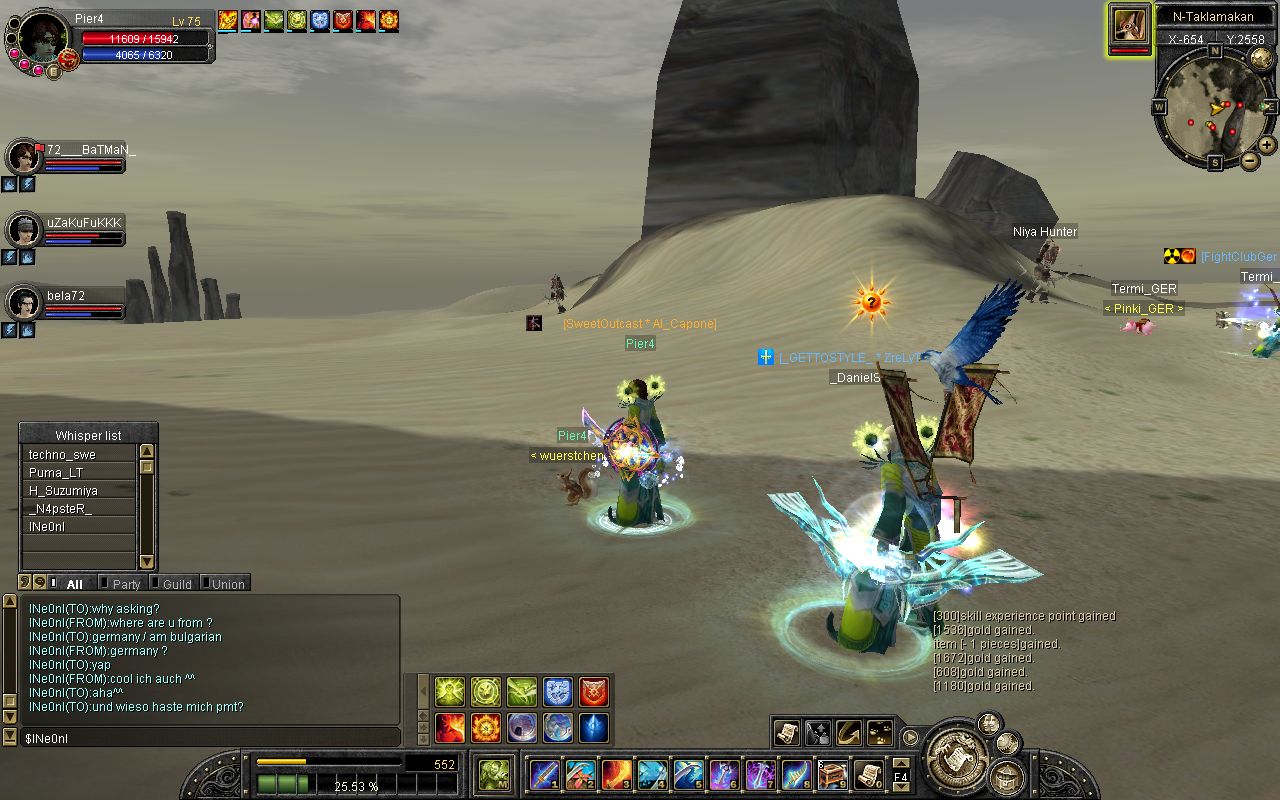Zoom in the minimap with plus button

click(x=1267, y=145)
